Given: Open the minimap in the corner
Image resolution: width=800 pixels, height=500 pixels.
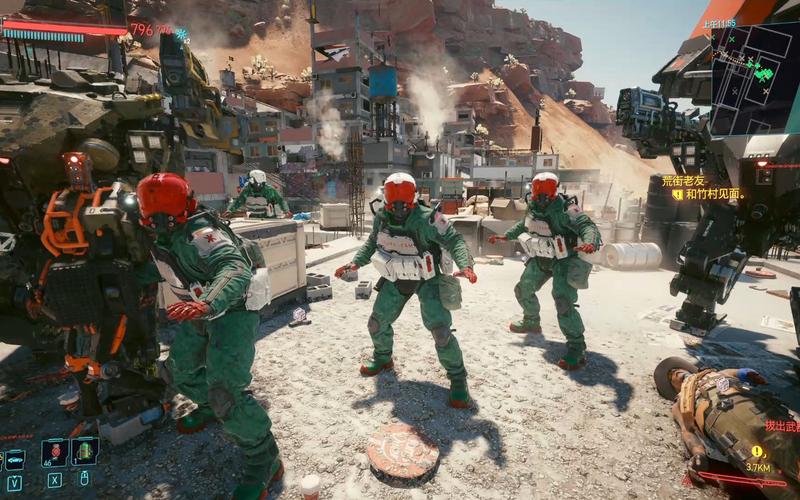Looking at the screenshot, I should tap(754, 76).
